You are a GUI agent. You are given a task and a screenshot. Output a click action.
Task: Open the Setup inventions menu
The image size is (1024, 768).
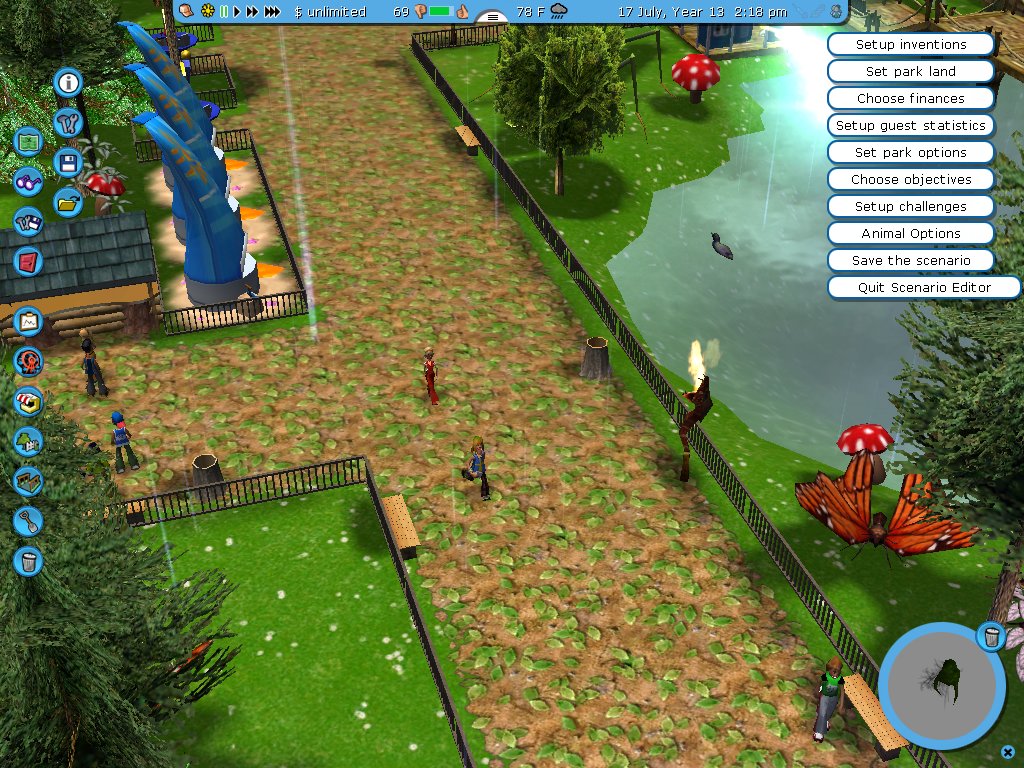(911, 45)
